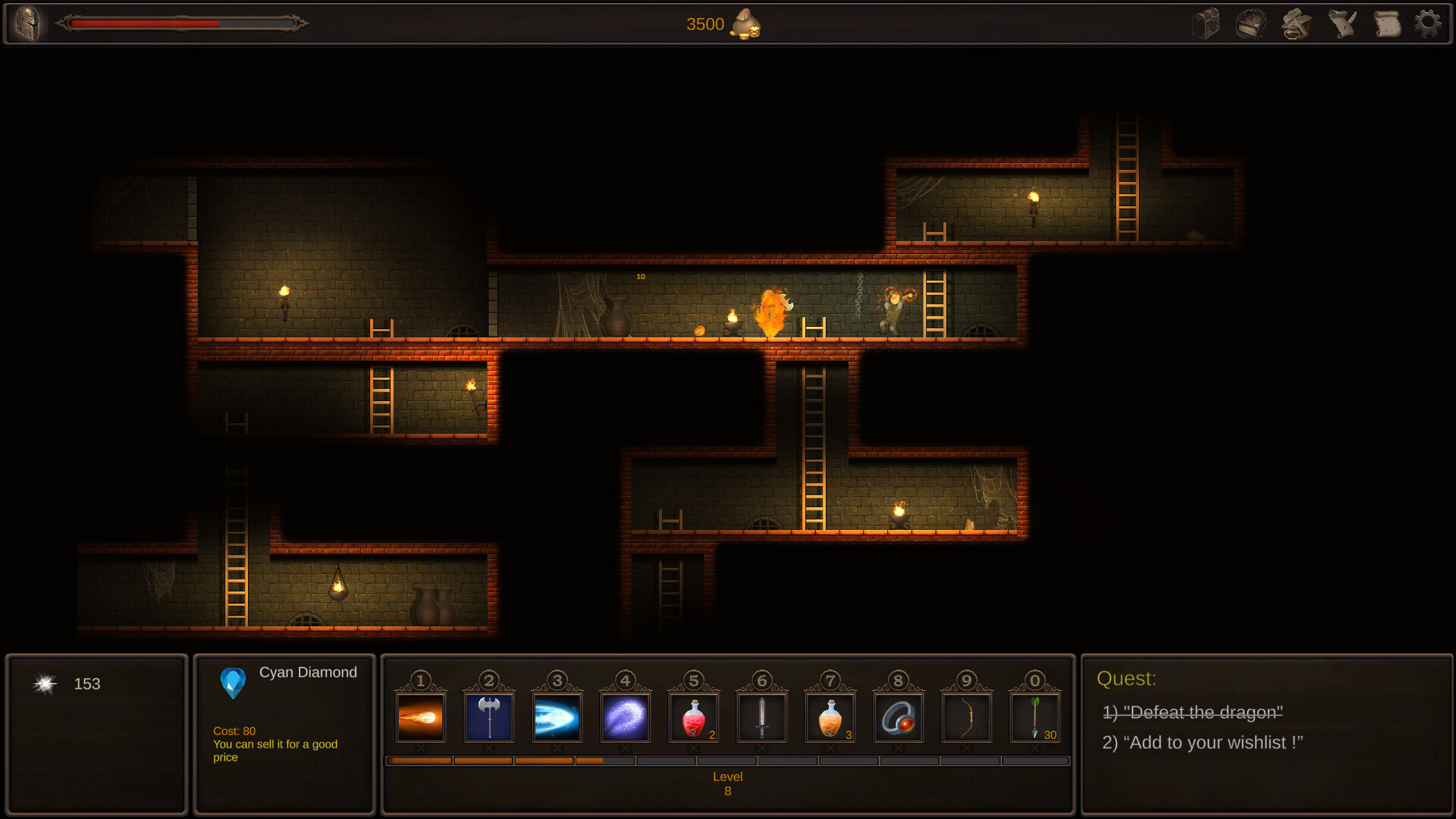Screen dimensions: 1456x819
Task: Open the treasure chest inventory icon
Action: (x=1205, y=24)
